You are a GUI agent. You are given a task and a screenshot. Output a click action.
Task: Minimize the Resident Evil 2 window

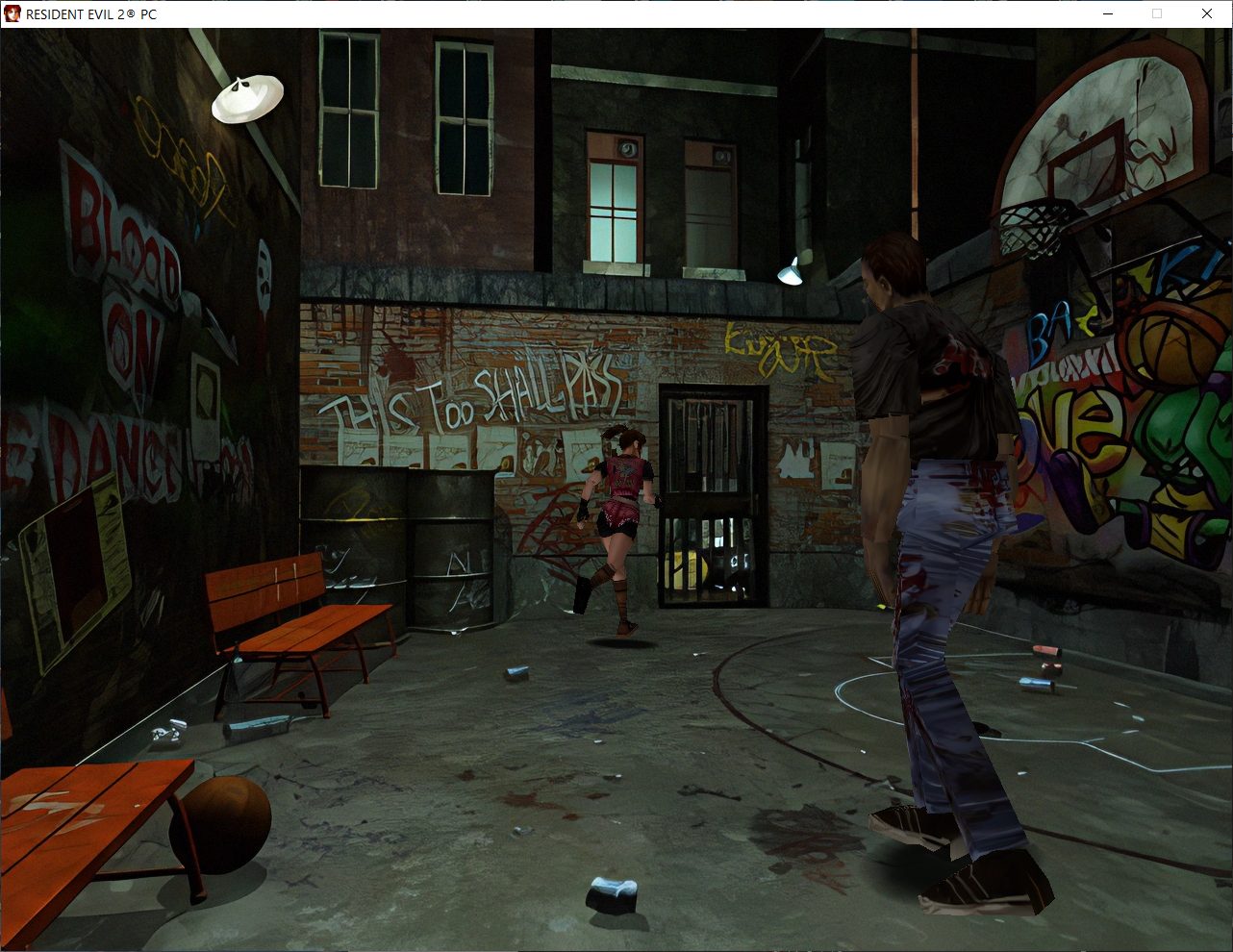tap(1107, 13)
